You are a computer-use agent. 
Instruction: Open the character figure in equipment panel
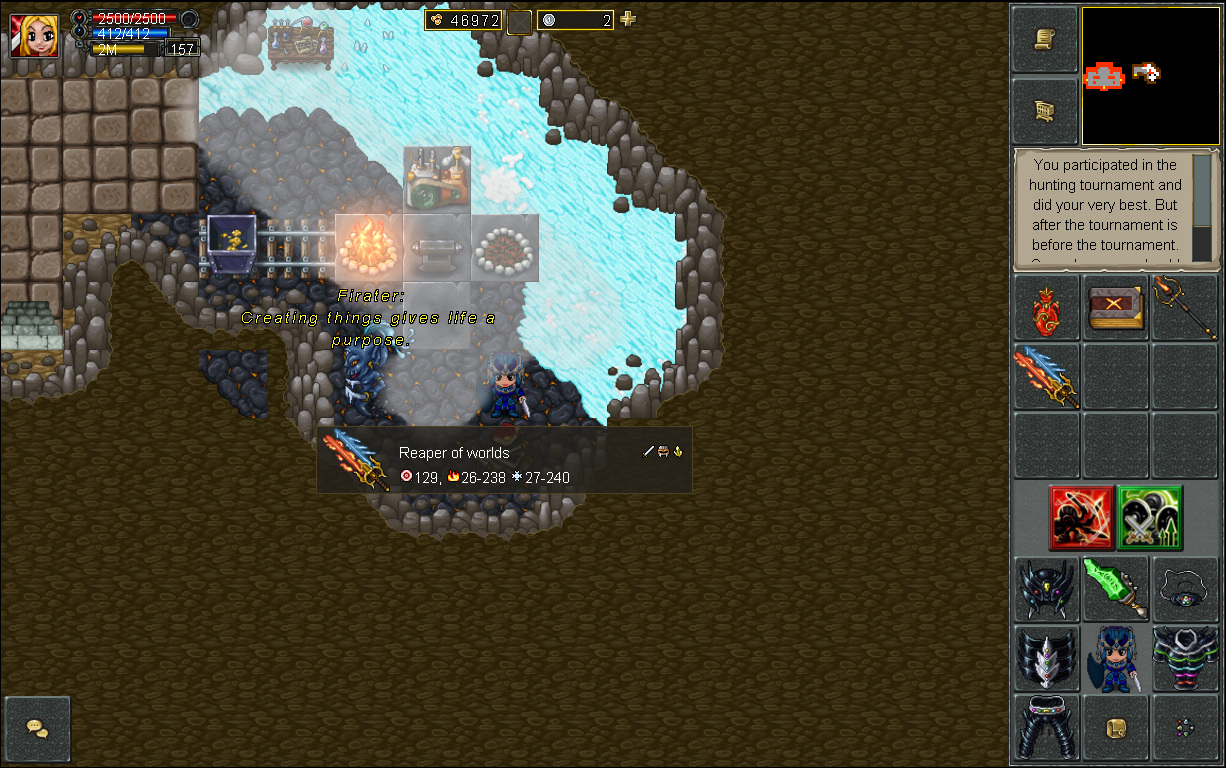(x=1115, y=659)
